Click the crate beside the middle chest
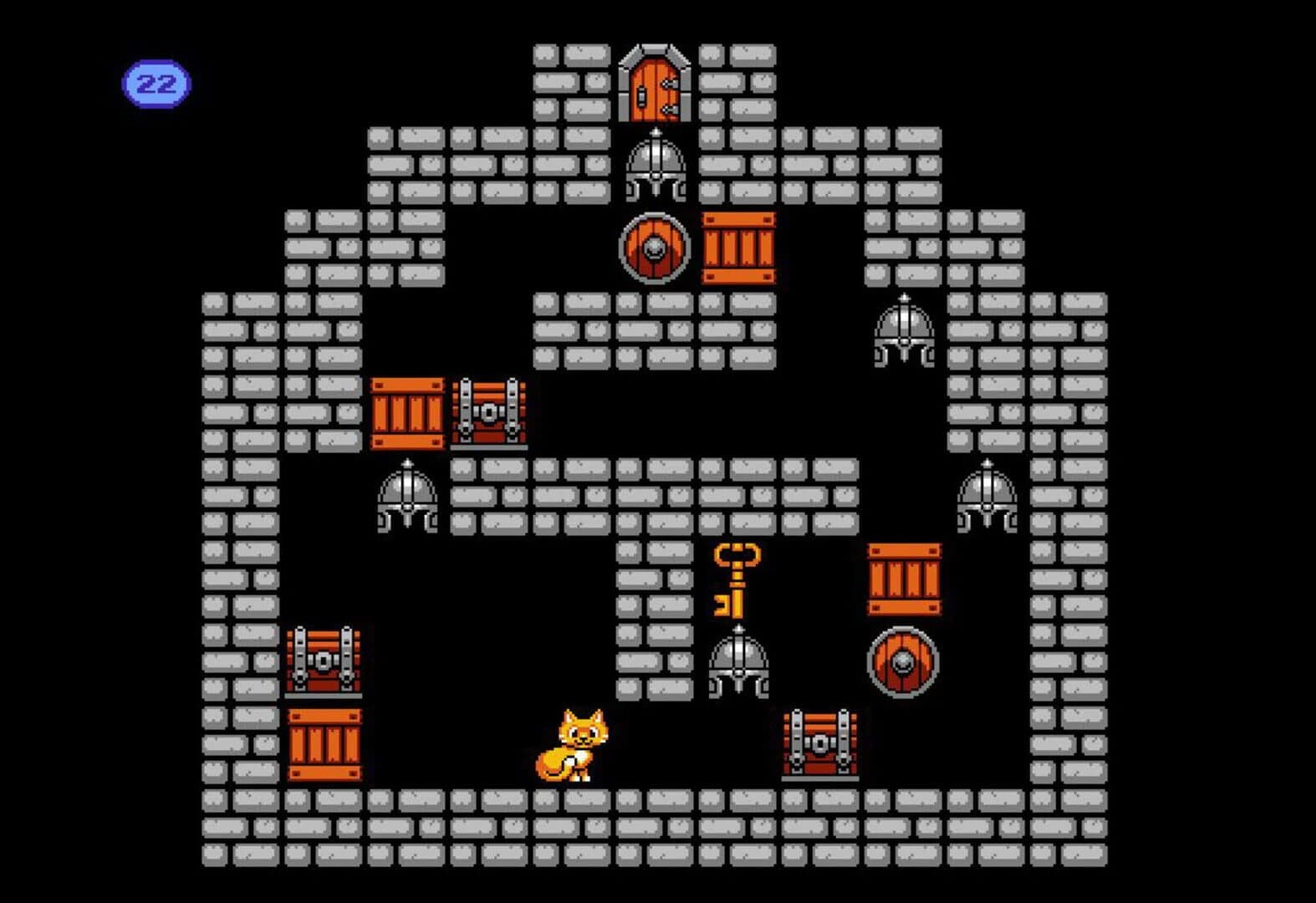Viewport: 1316px width, 903px height. point(408,411)
